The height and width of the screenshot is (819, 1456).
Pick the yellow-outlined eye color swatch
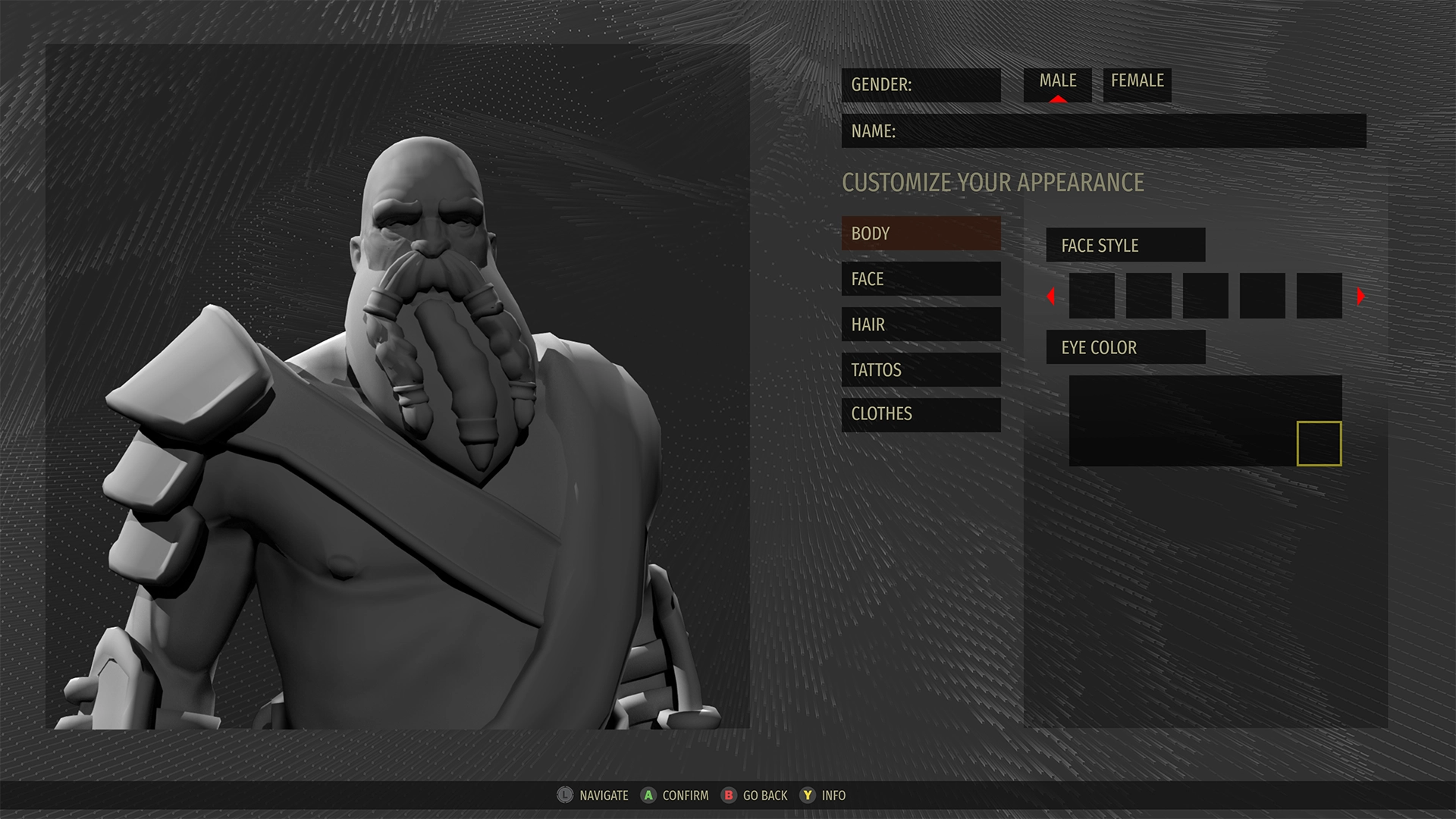pos(1319,444)
